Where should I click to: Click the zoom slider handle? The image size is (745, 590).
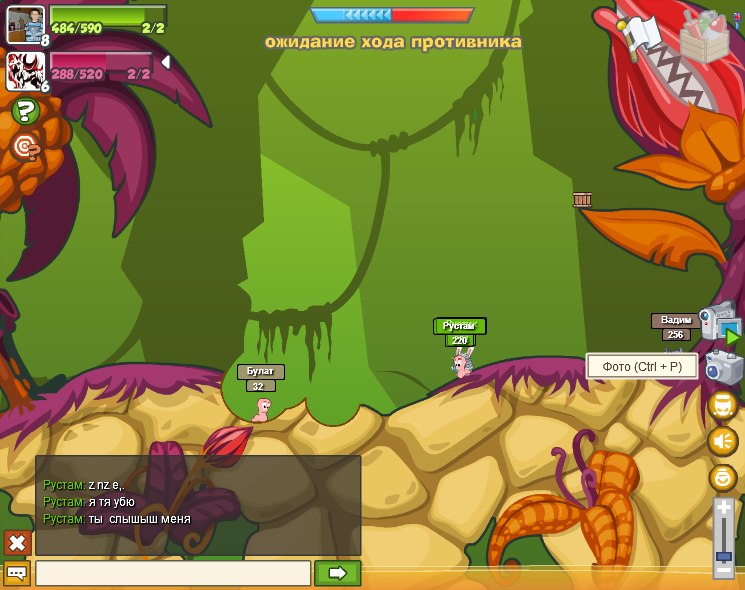[x=723, y=556]
